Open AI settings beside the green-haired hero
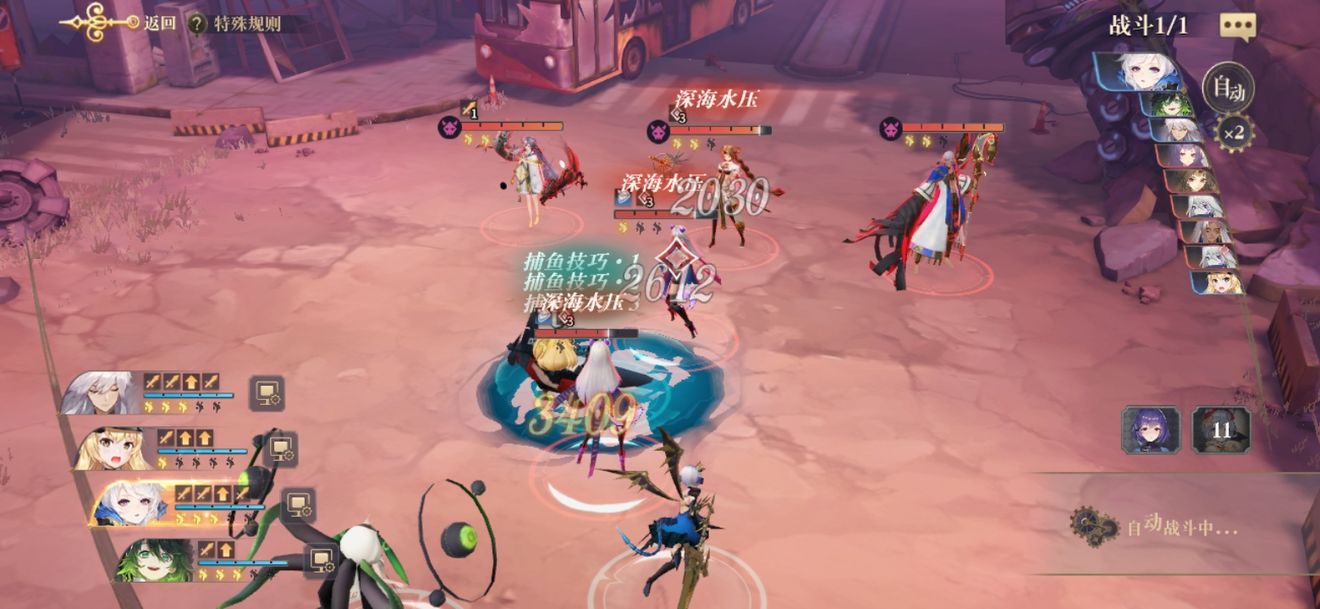 pyautogui.click(x=320, y=560)
